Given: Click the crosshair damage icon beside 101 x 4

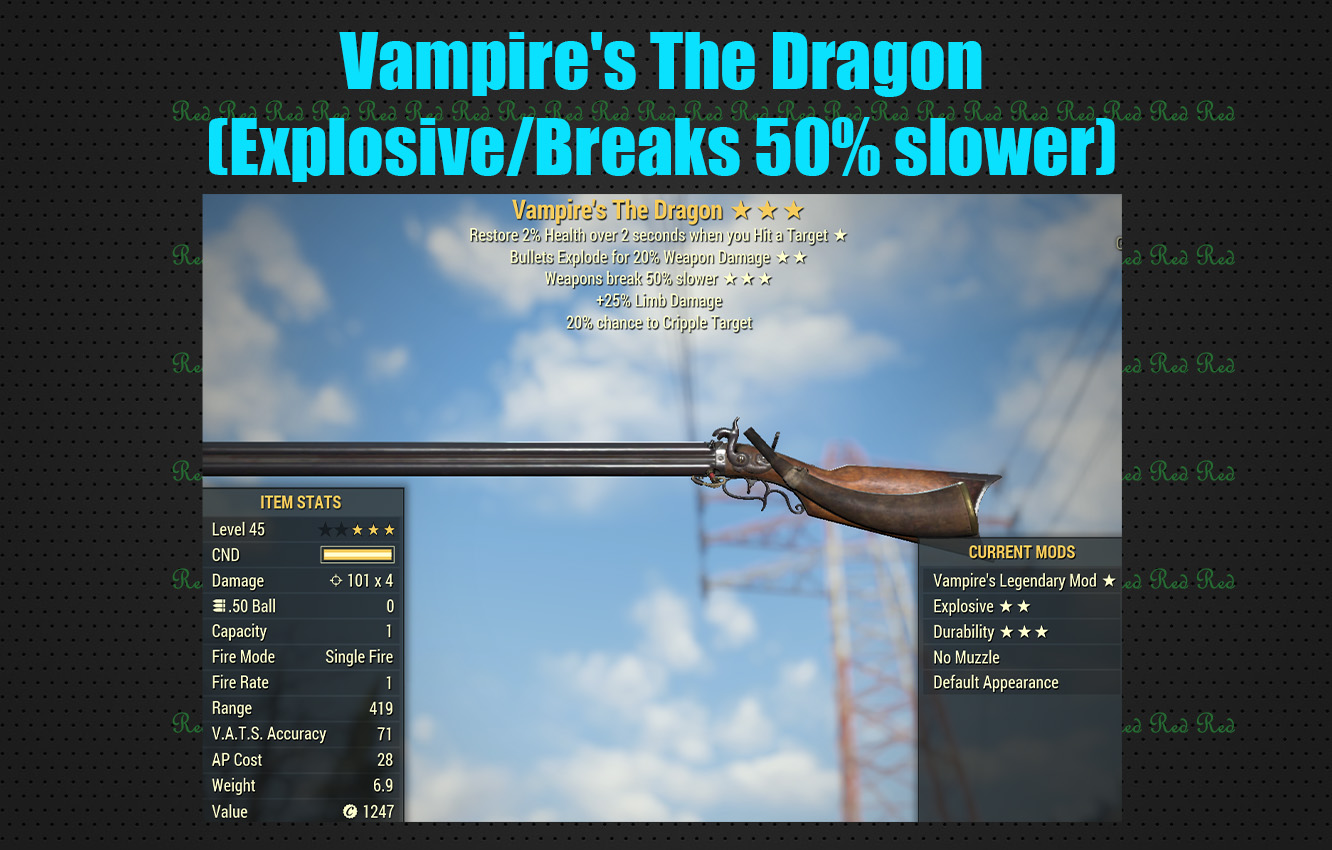Looking at the screenshot, I should pos(335,580).
